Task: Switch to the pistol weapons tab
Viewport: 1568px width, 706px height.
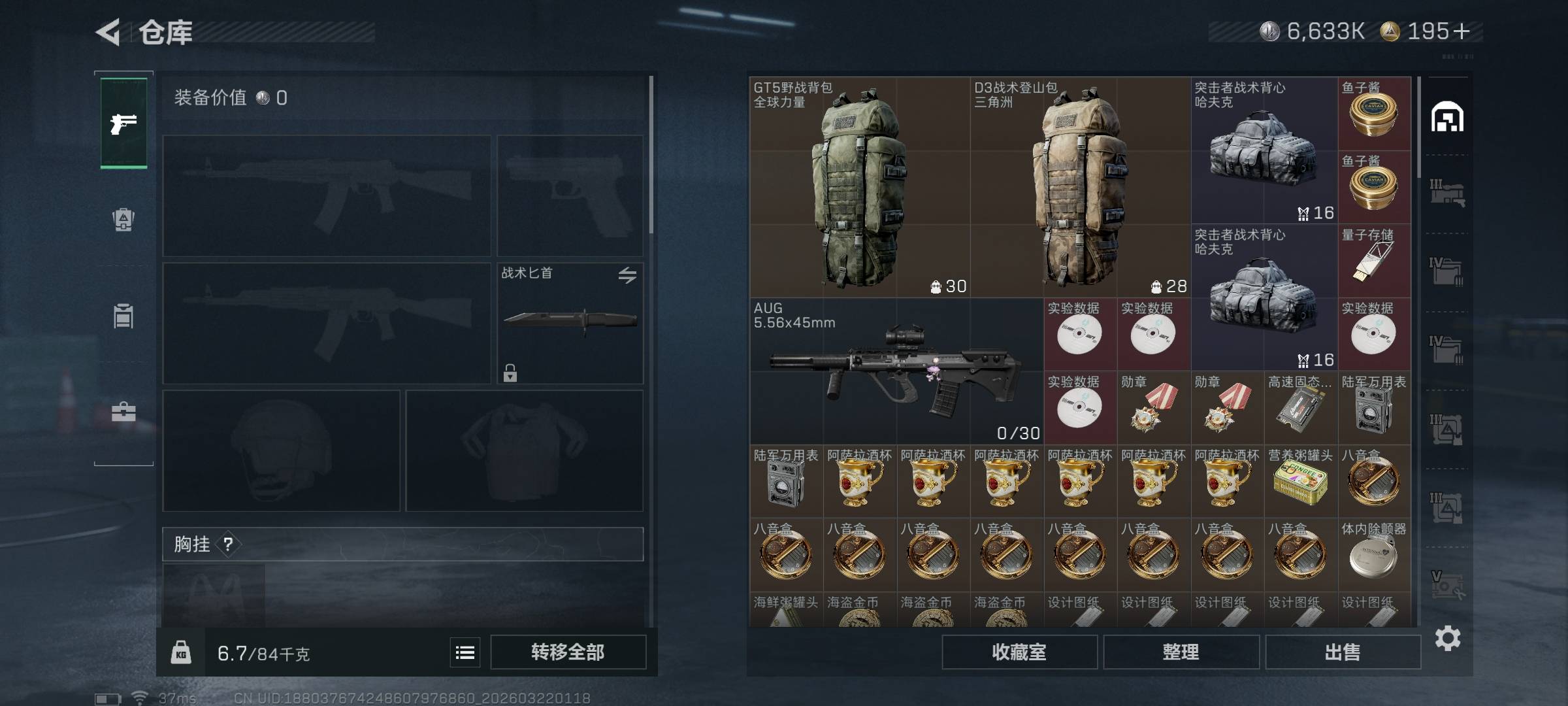Action: tap(123, 123)
